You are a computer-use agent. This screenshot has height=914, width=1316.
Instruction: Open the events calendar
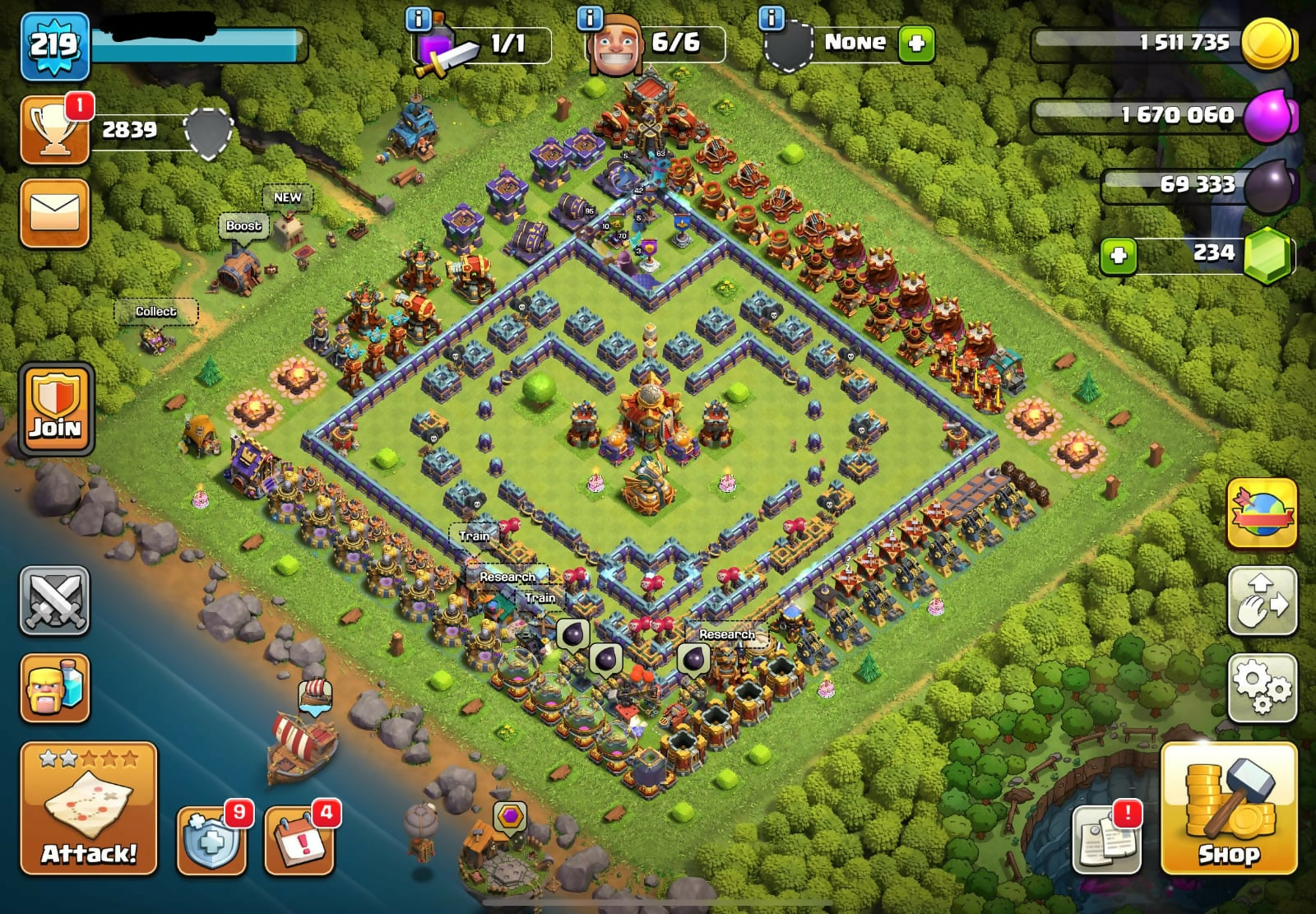click(x=299, y=840)
